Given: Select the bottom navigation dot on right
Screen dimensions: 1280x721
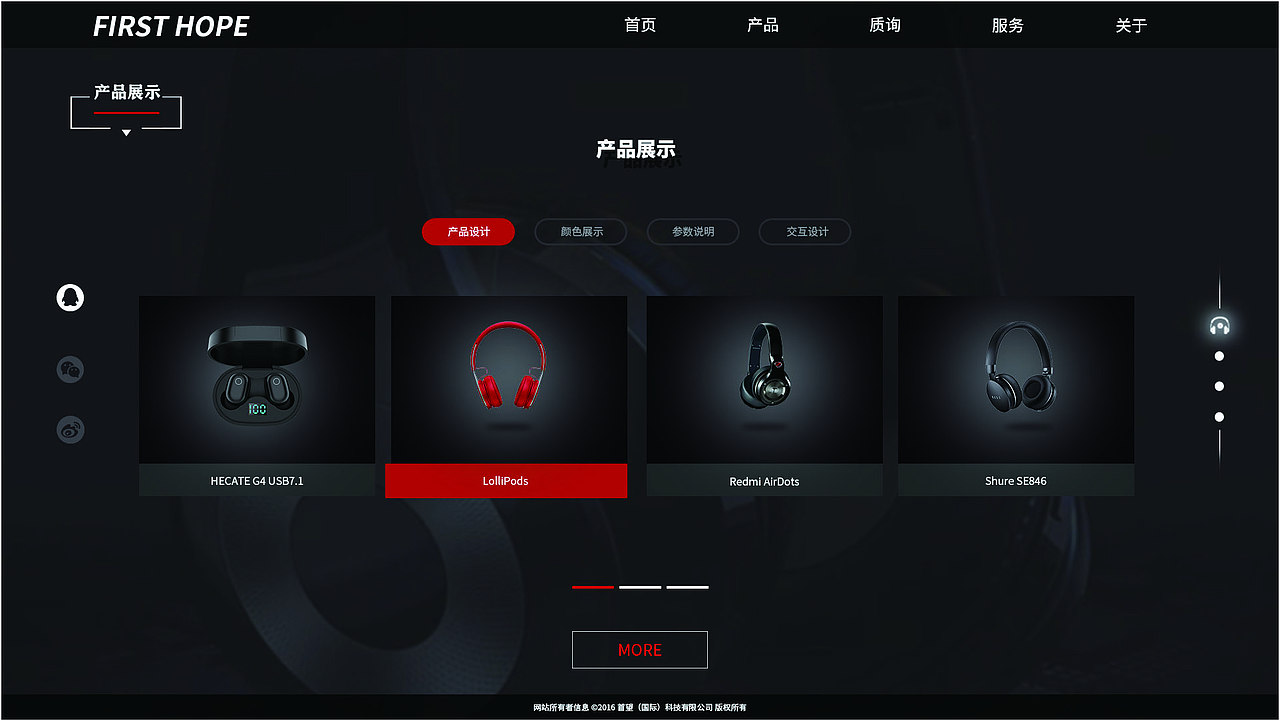Looking at the screenshot, I should tap(1219, 417).
